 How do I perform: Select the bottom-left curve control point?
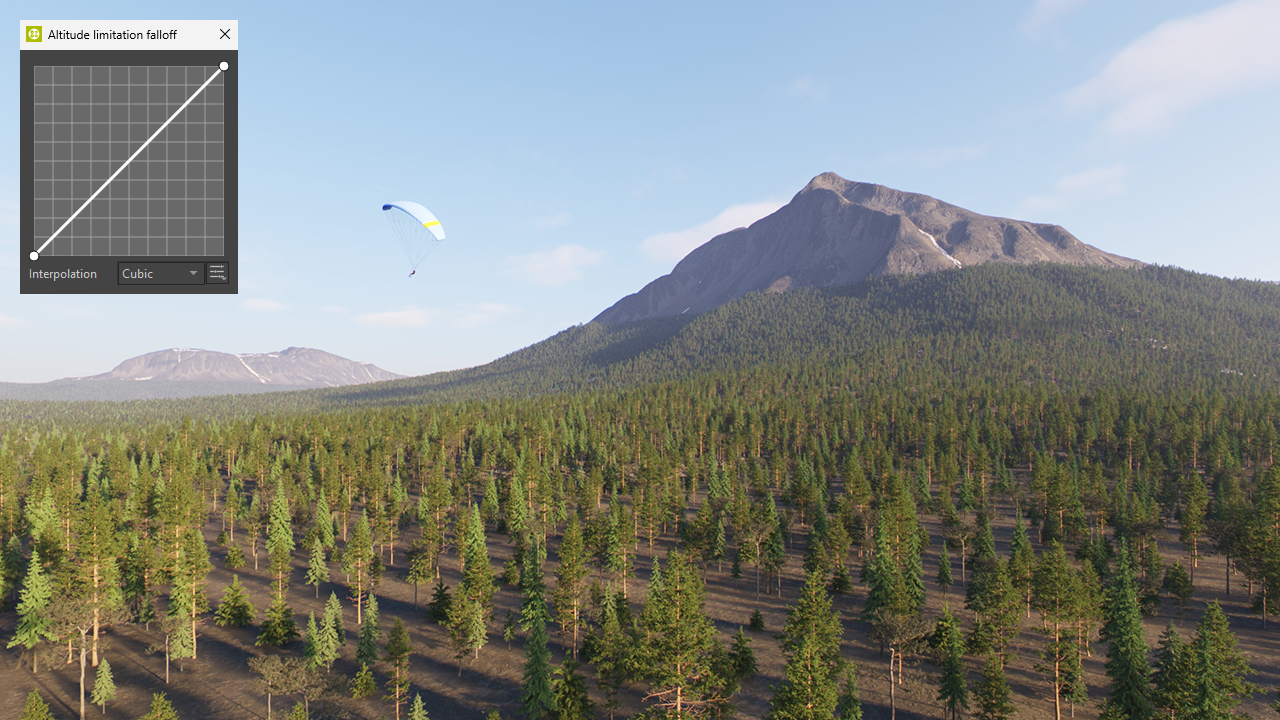click(x=34, y=256)
